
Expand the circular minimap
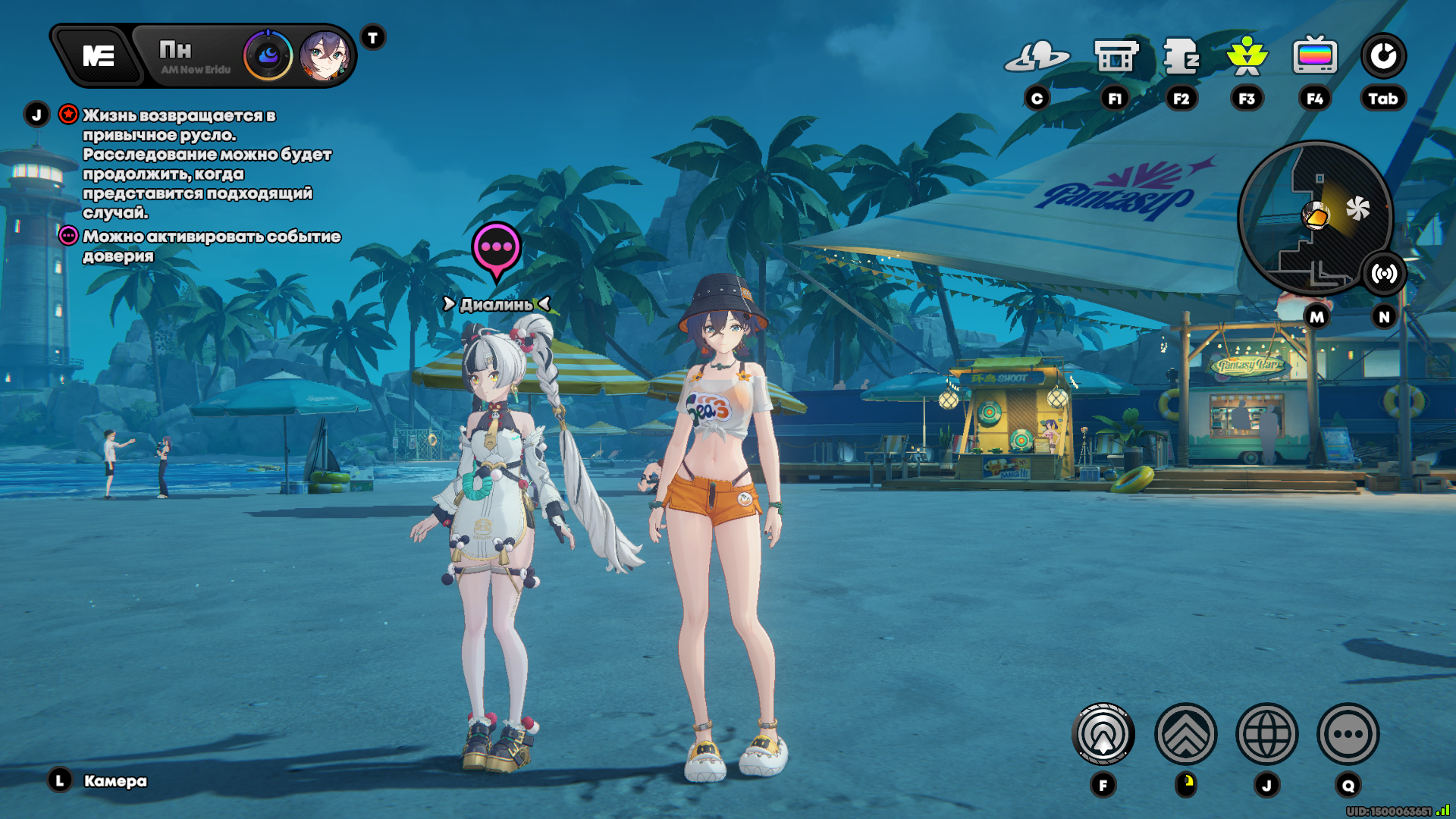click(1314, 218)
